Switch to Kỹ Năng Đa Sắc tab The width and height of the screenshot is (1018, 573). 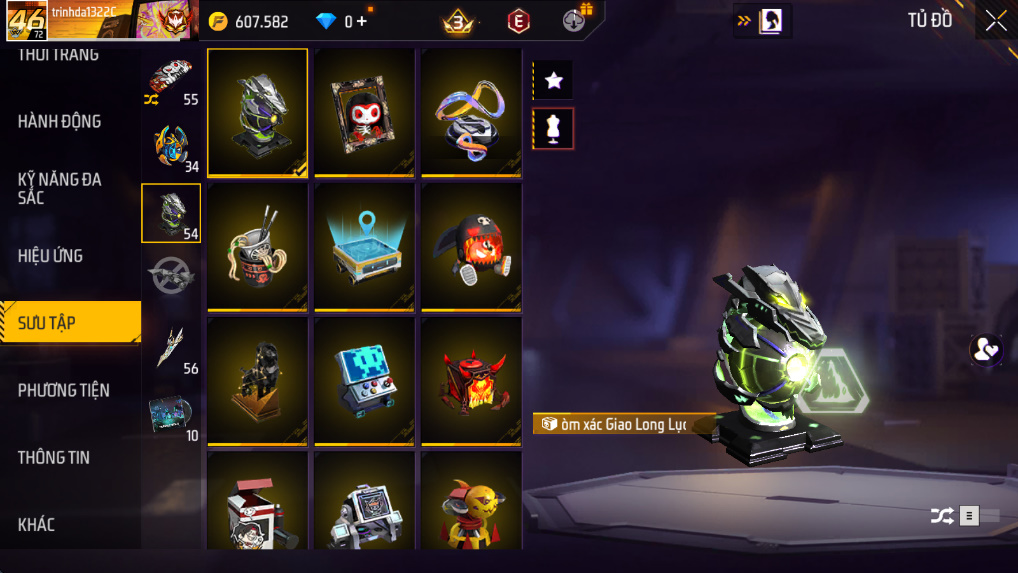(x=60, y=188)
